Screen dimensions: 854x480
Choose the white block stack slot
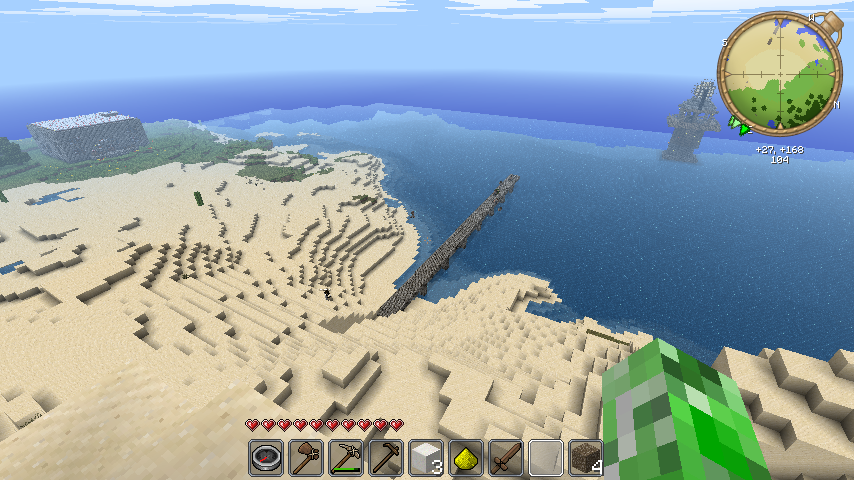pyautogui.click(x=426, y=458)
